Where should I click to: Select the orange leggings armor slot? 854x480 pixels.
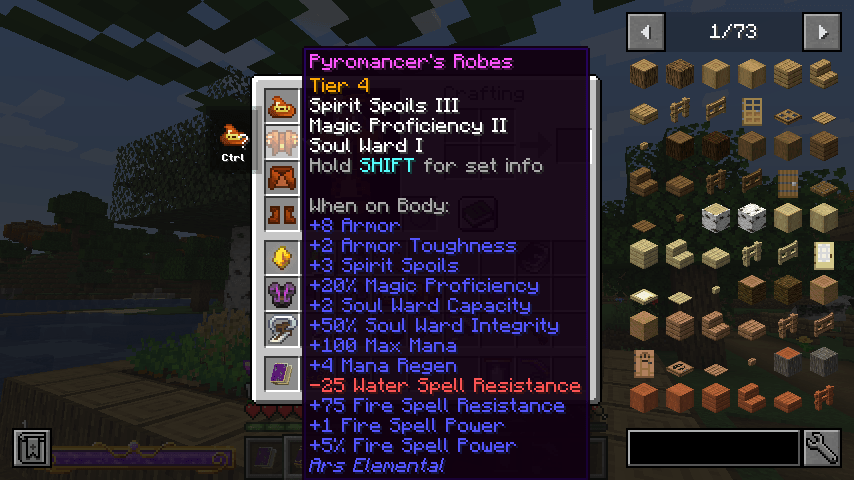(280, 179)
